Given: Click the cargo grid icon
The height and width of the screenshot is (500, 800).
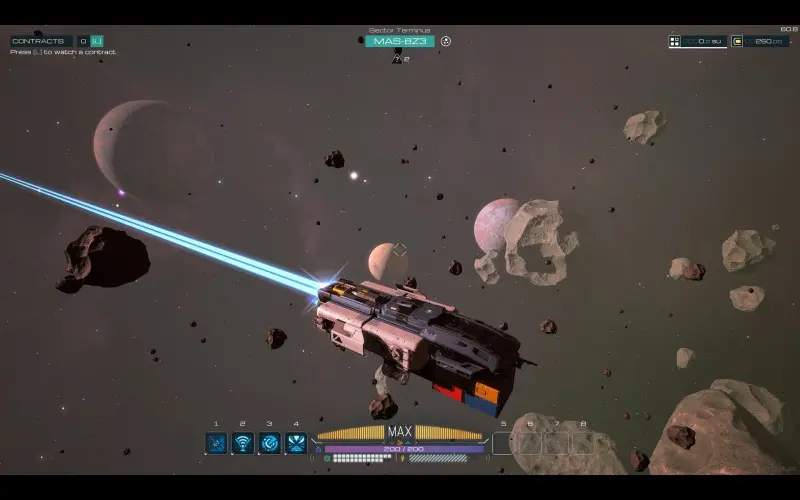Looking at the screenshot, I should point(675,41).
